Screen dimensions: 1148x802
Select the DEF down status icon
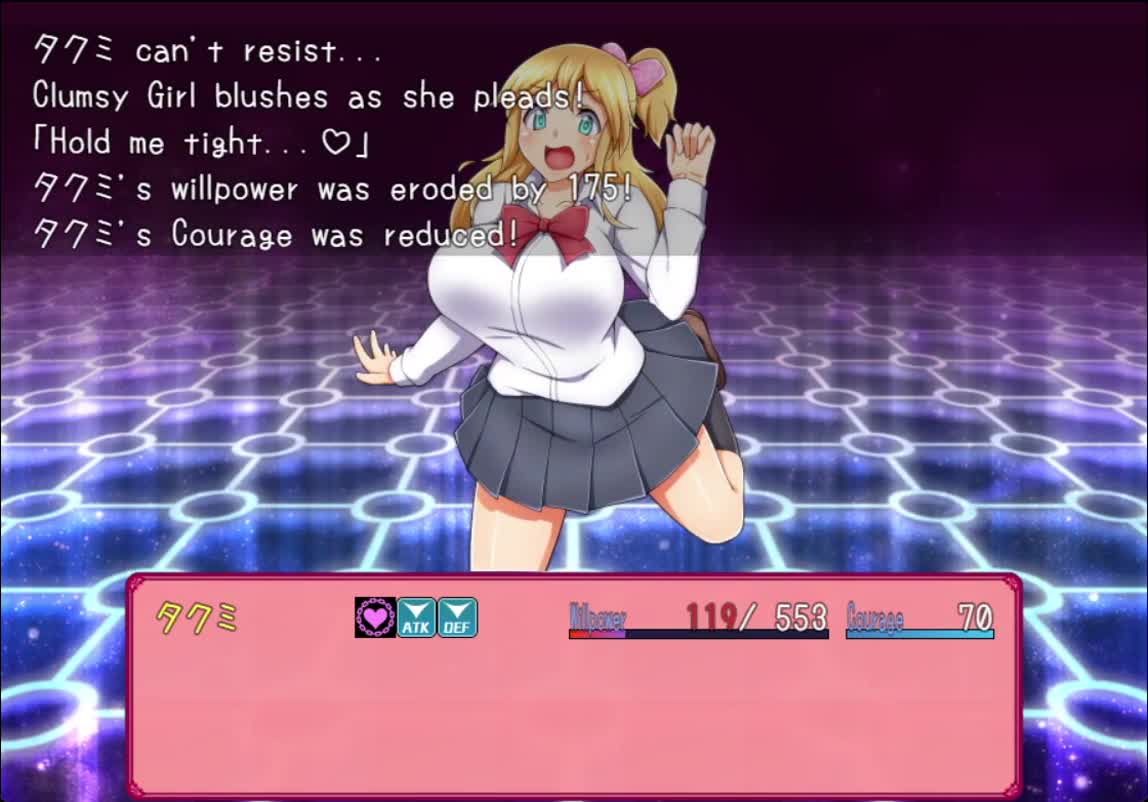457,617
